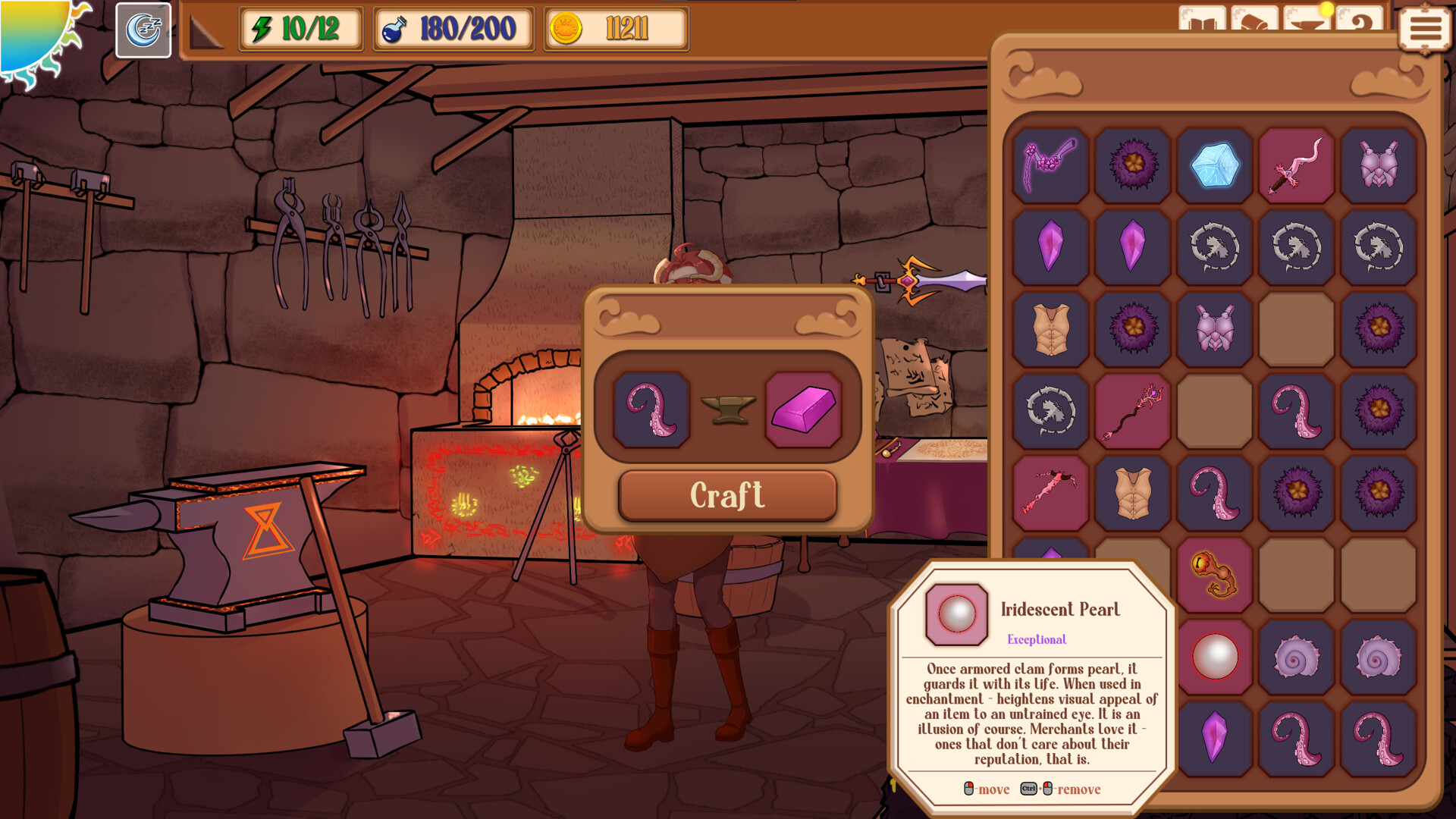Image resolution: width=1456 pixels, height=819 pixels.
Task: Click the coin counter showing 11211
Action: [x=614, y=30]
